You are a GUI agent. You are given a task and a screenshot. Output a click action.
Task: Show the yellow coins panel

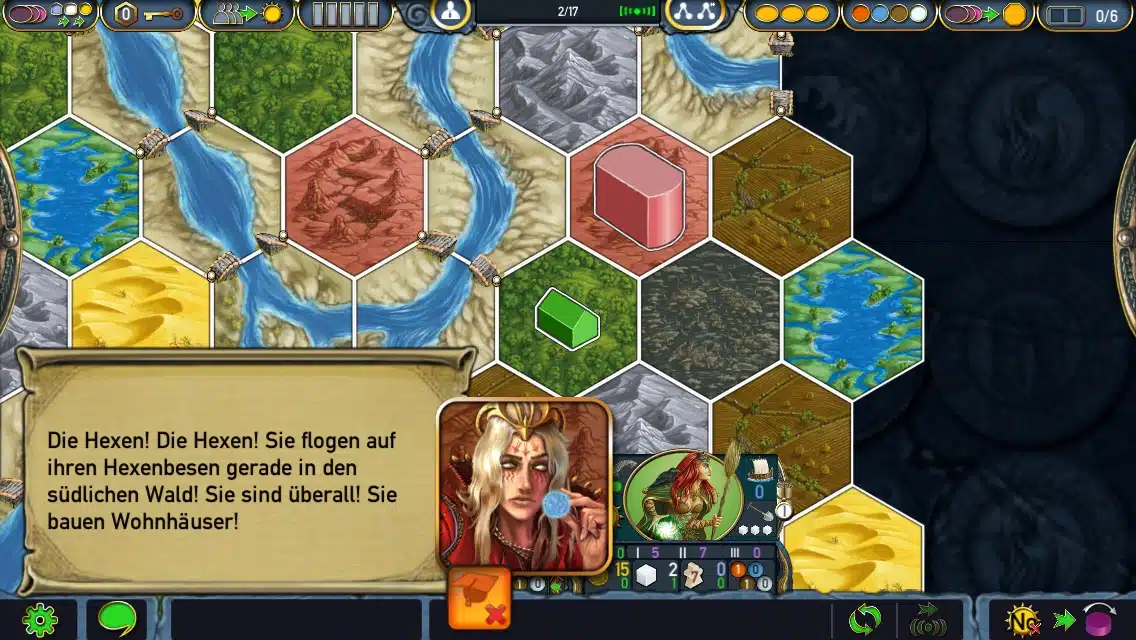click(x=790, y=14)
